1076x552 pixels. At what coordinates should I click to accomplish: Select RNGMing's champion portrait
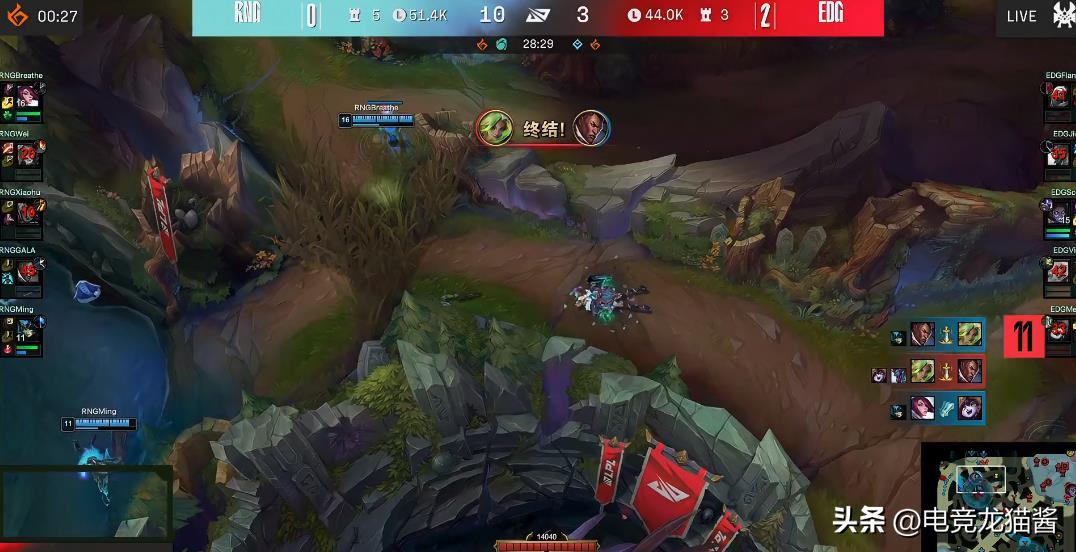(x=28, y=327)
